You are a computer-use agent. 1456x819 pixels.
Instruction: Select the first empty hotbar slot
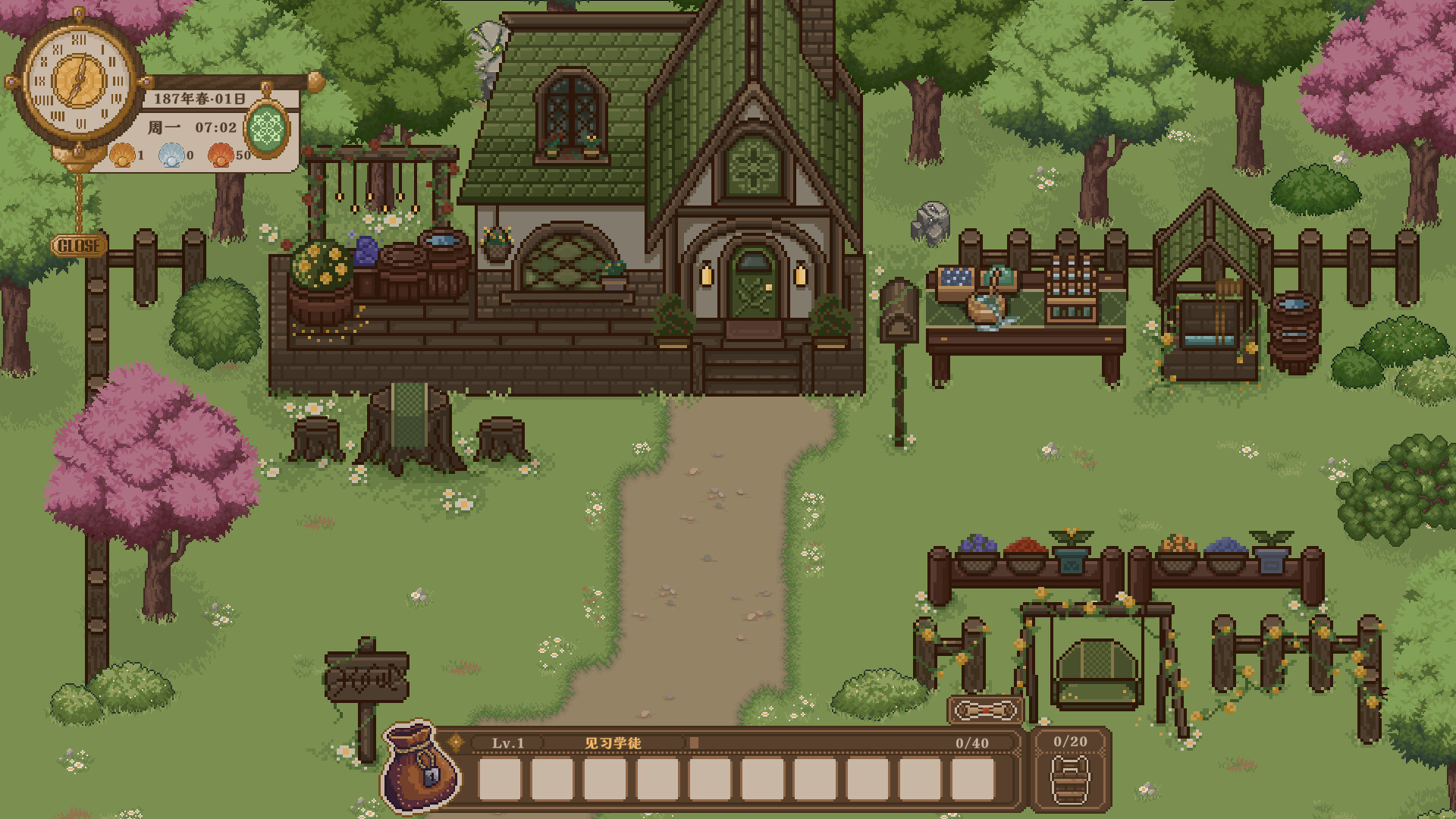click(x=500, y=778)
